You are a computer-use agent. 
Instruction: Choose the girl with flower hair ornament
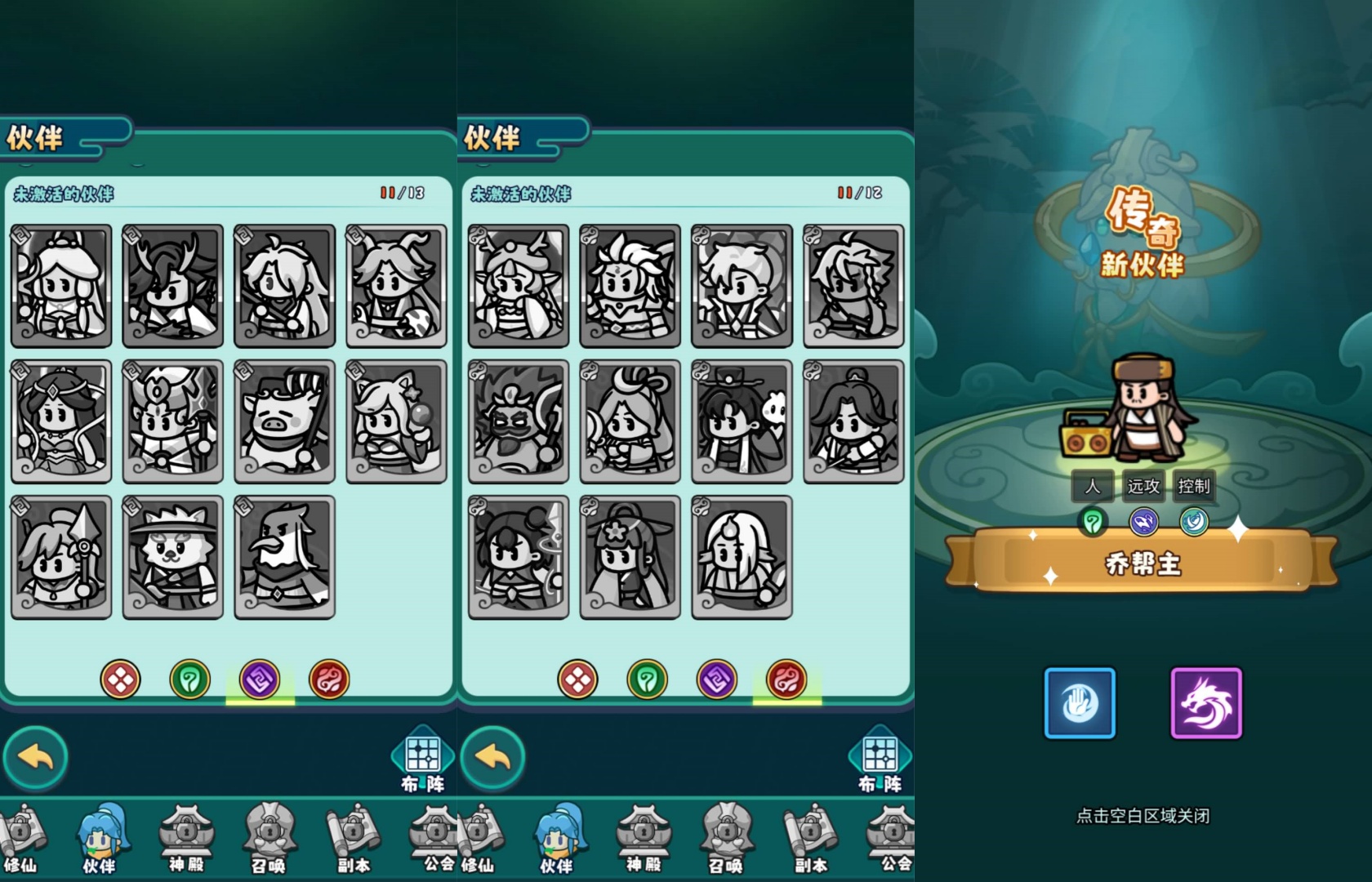(630, 557)
